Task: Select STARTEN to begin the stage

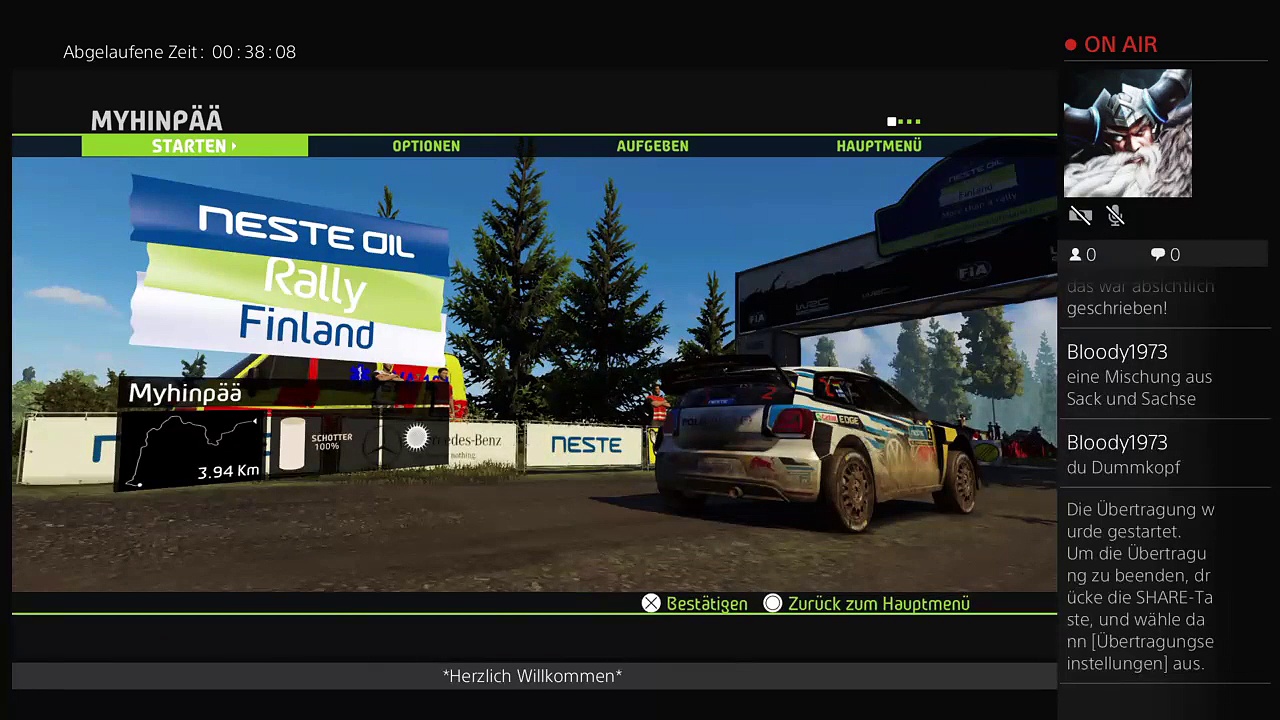Action: click(194, 146)
